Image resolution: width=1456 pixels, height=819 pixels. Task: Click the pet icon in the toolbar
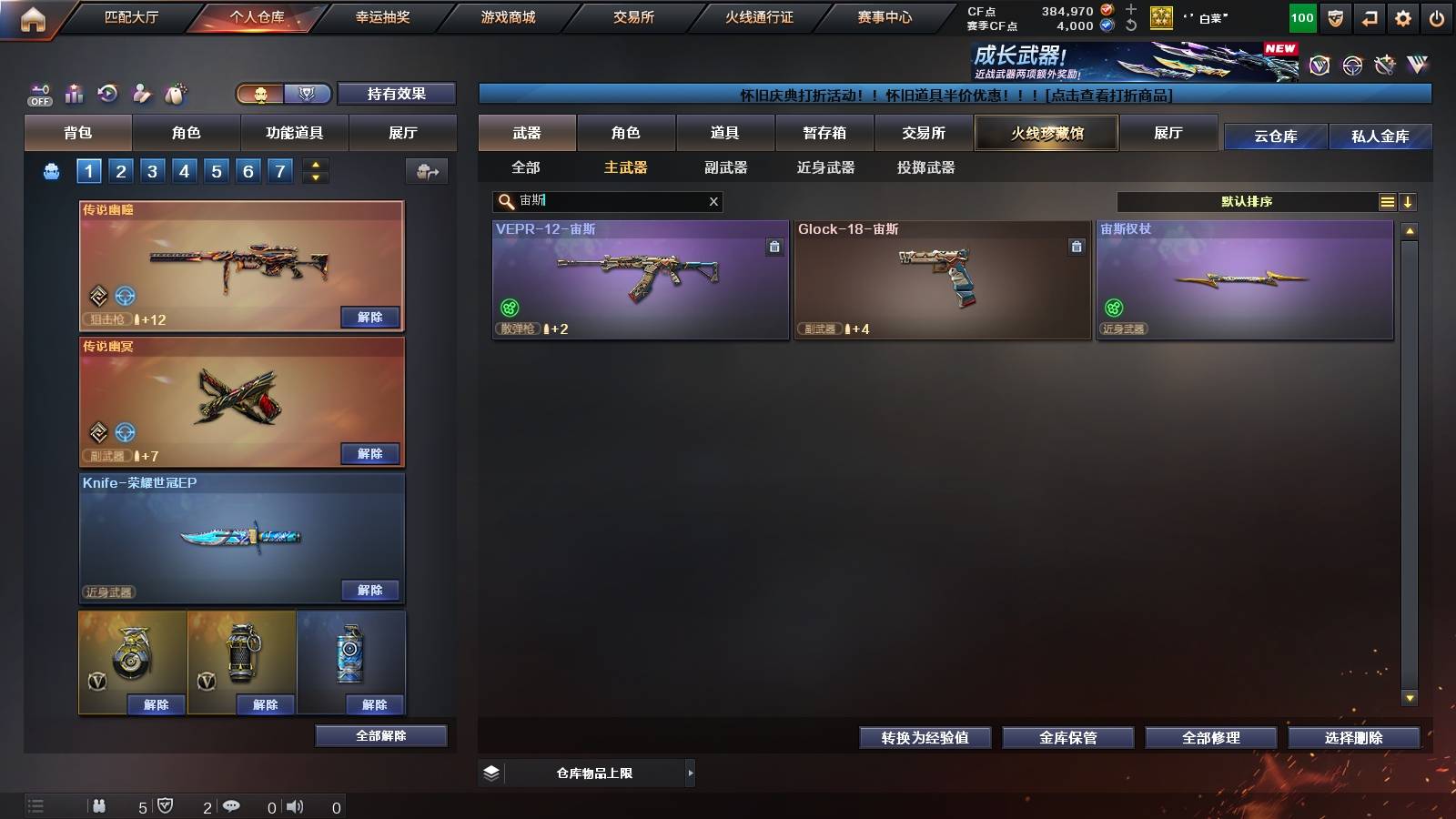pos(177,93)
